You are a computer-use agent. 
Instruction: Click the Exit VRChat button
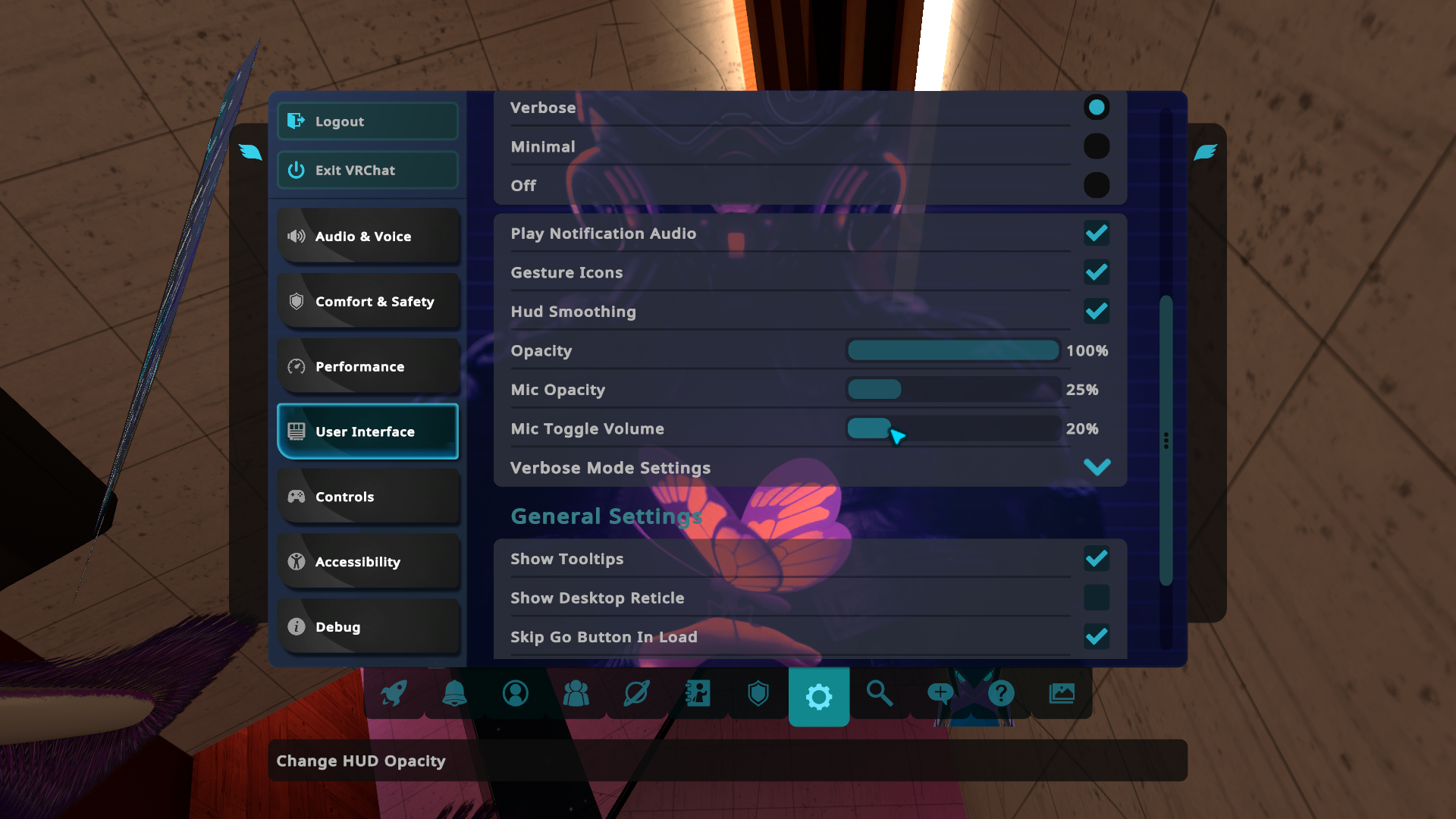[x=368, y=170]
